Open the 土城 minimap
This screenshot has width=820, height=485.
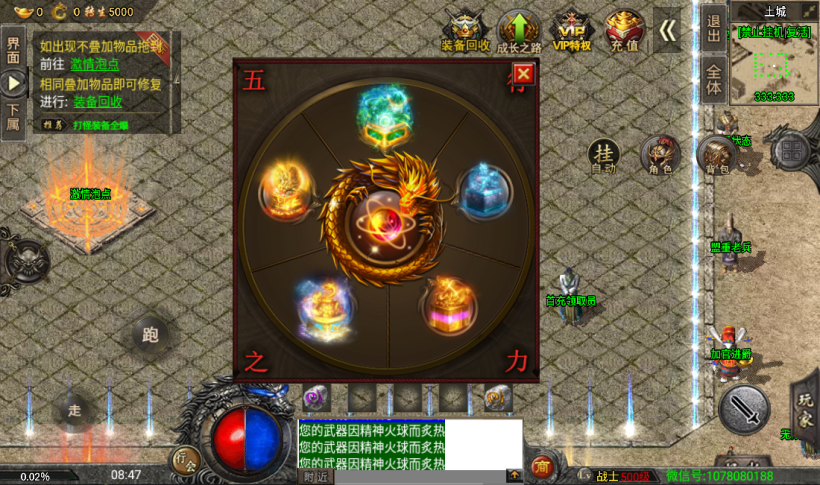[x=774, y=62]
